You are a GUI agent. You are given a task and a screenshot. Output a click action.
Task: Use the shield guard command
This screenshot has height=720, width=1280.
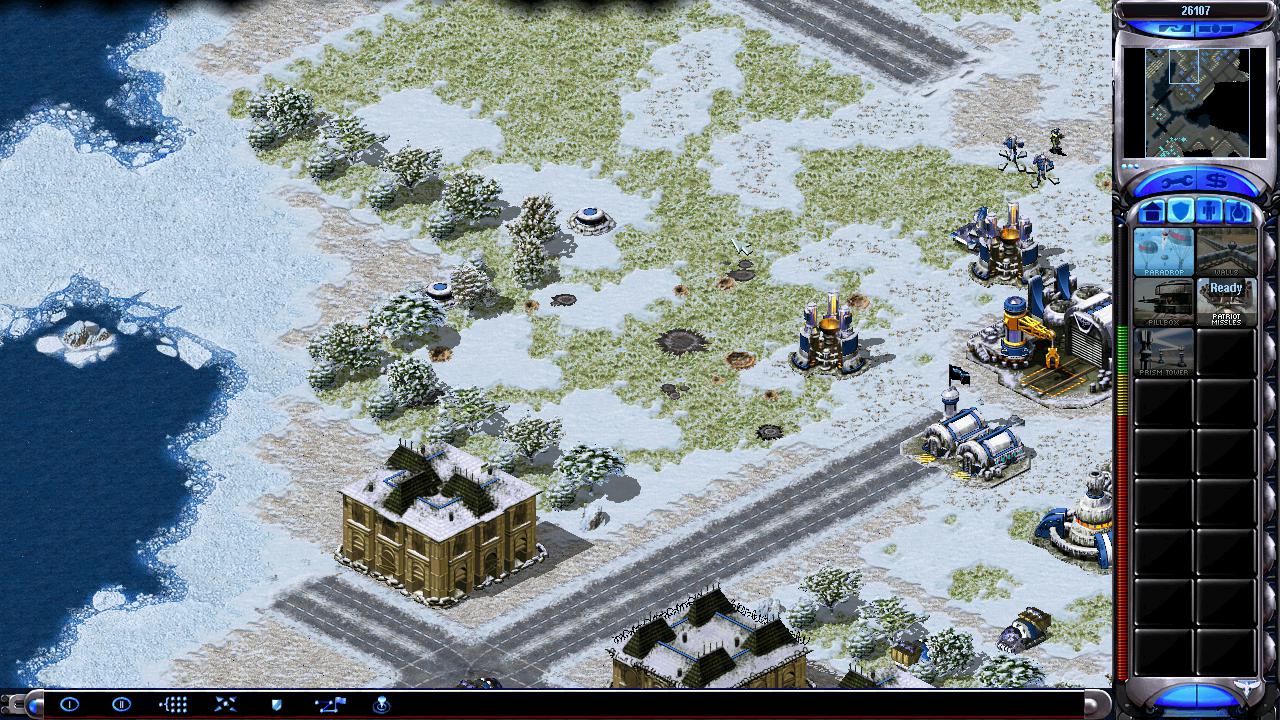coord(277,704)
